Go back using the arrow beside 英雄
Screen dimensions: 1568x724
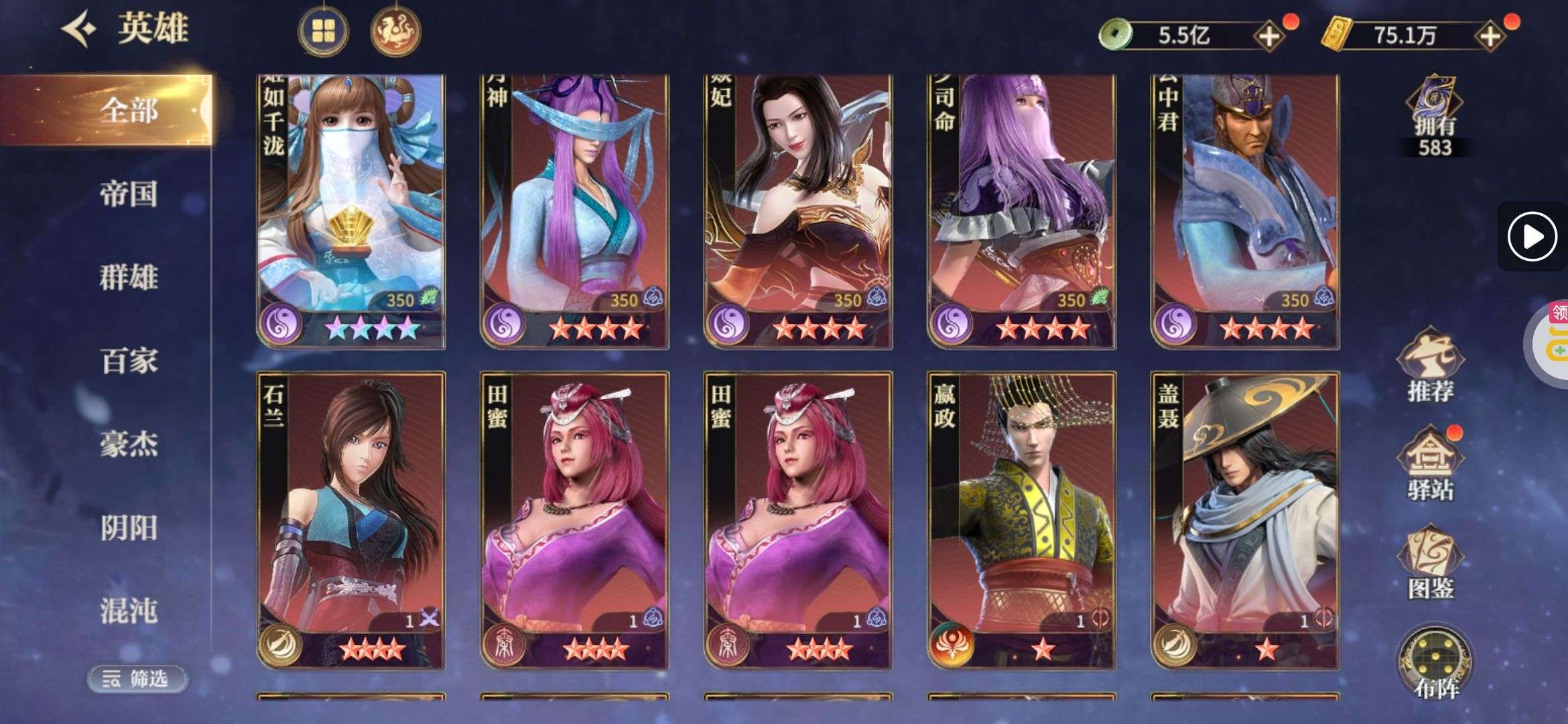pyautogui.click(x=79, y=29)
